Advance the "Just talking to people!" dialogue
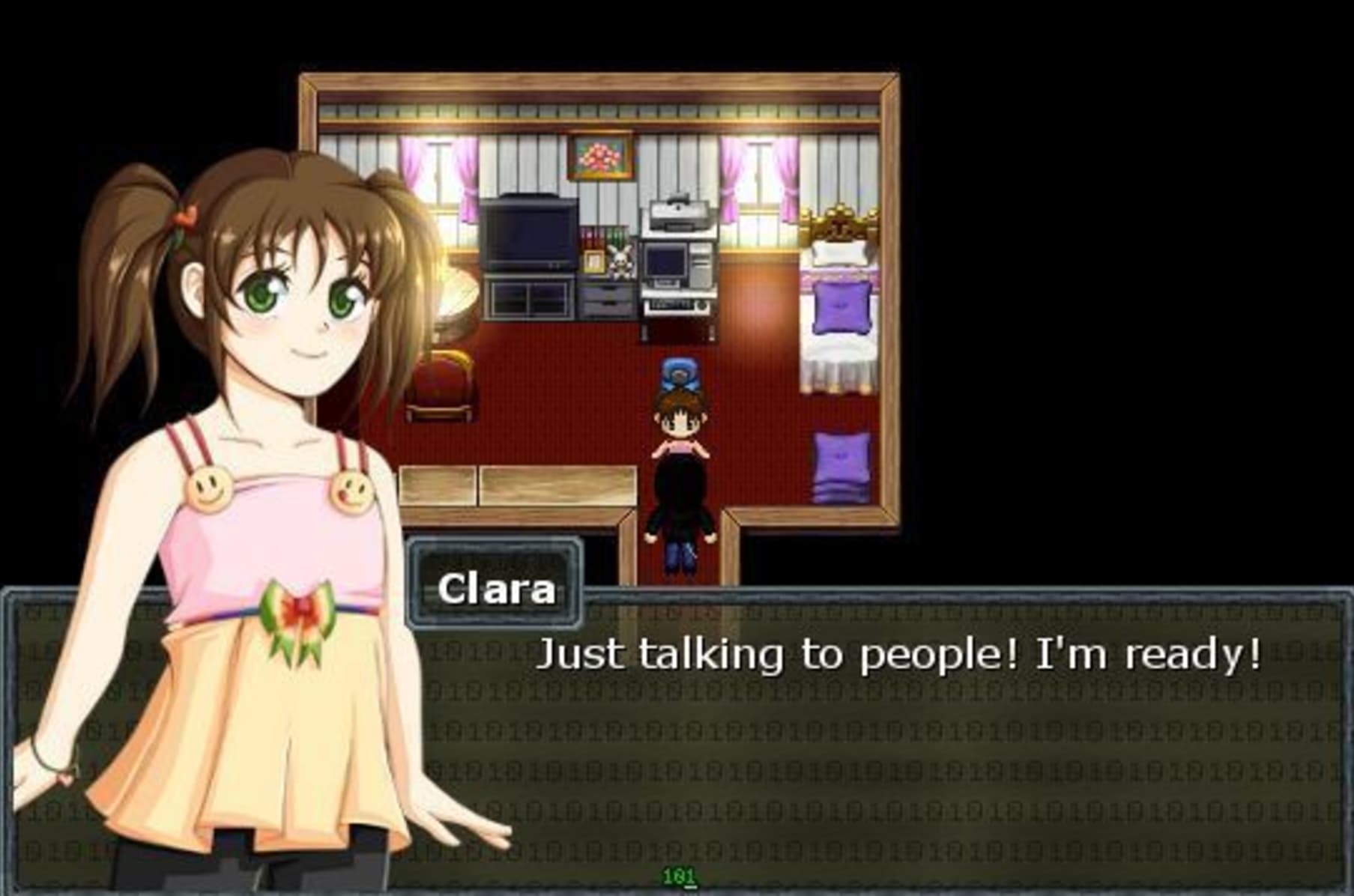 899,654
